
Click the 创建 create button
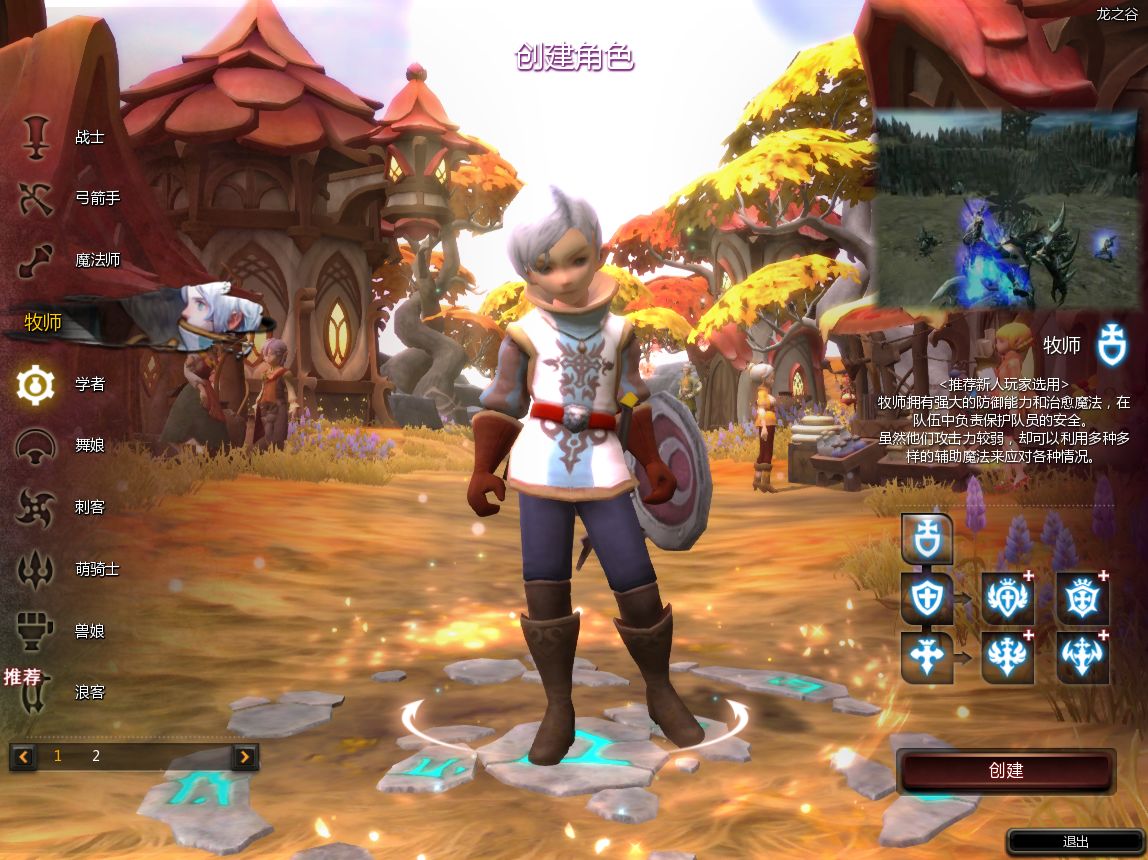click(x=1006, y=771)
